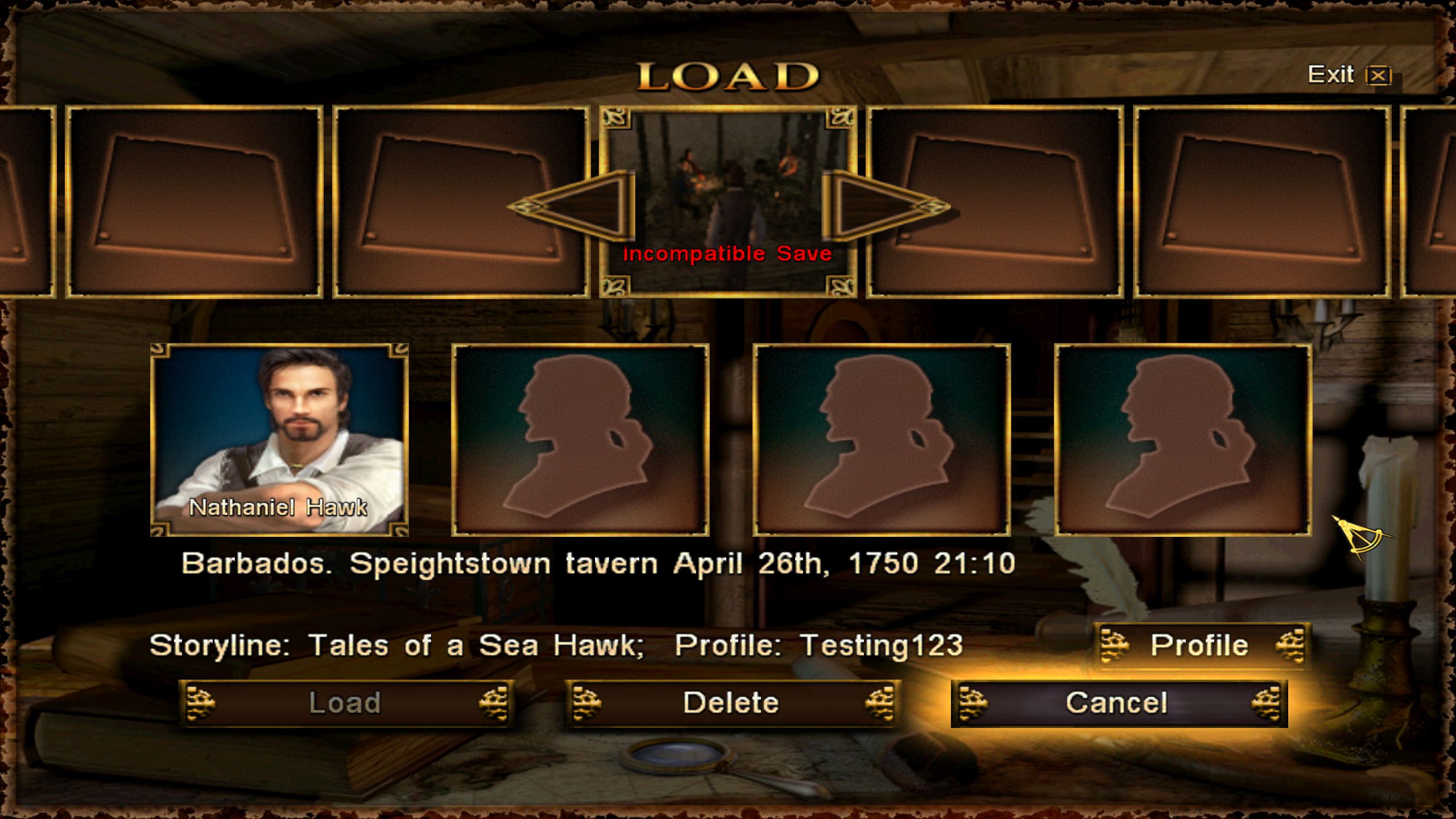Cancel out of the load screen

(1118, 703)
